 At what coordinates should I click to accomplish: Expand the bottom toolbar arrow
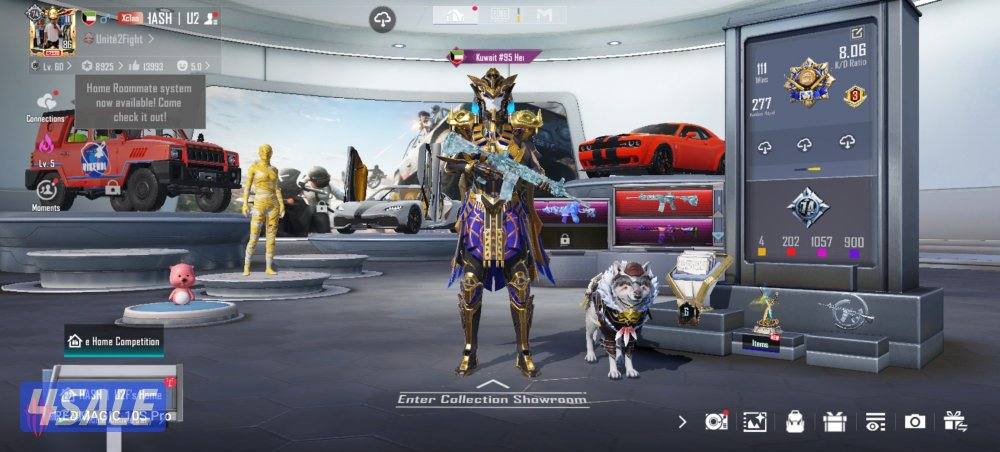[682, 422]
